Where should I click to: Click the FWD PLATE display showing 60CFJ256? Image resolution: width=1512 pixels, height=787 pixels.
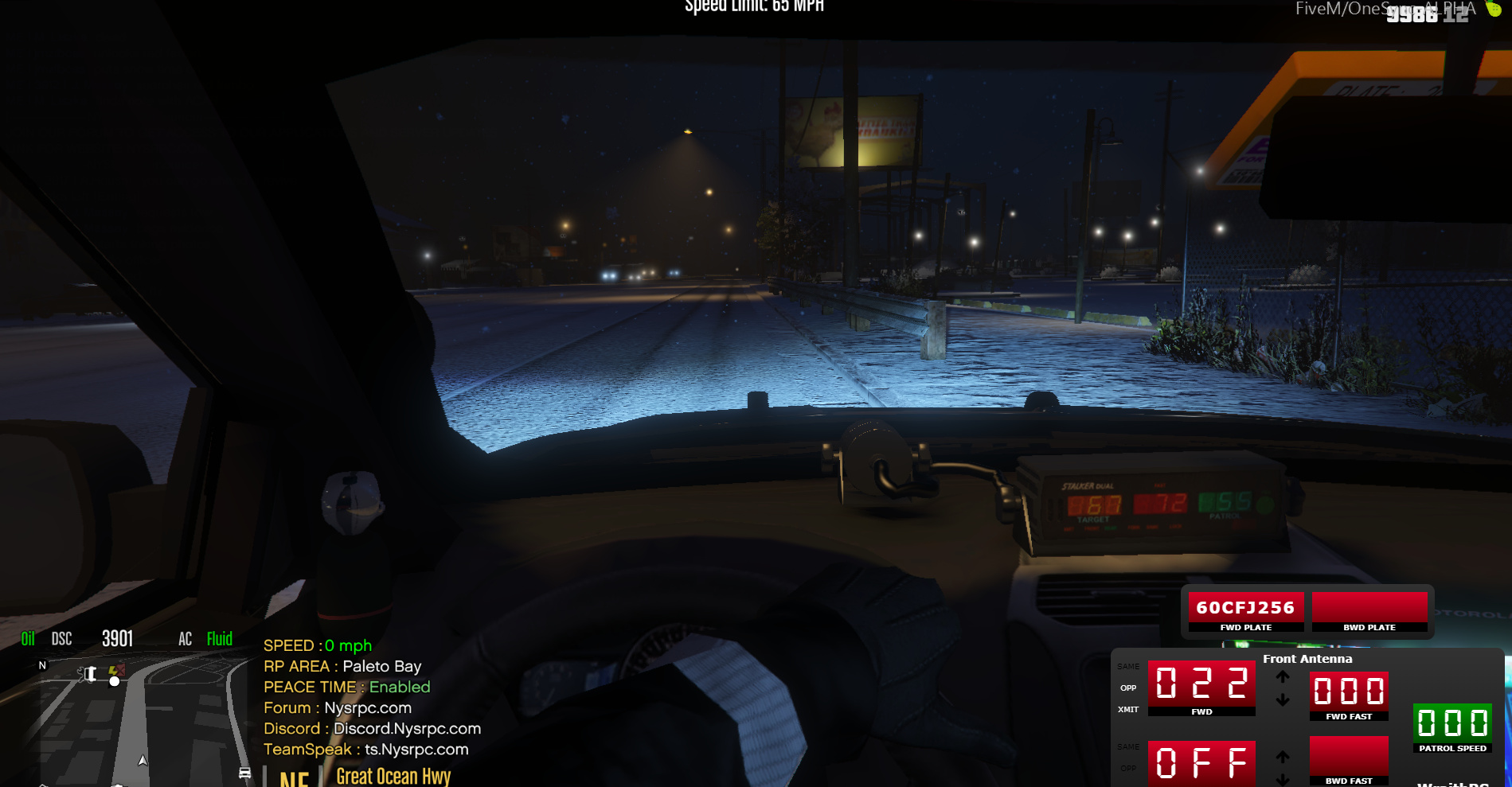pyautogui.click(x=1244, y=607)
